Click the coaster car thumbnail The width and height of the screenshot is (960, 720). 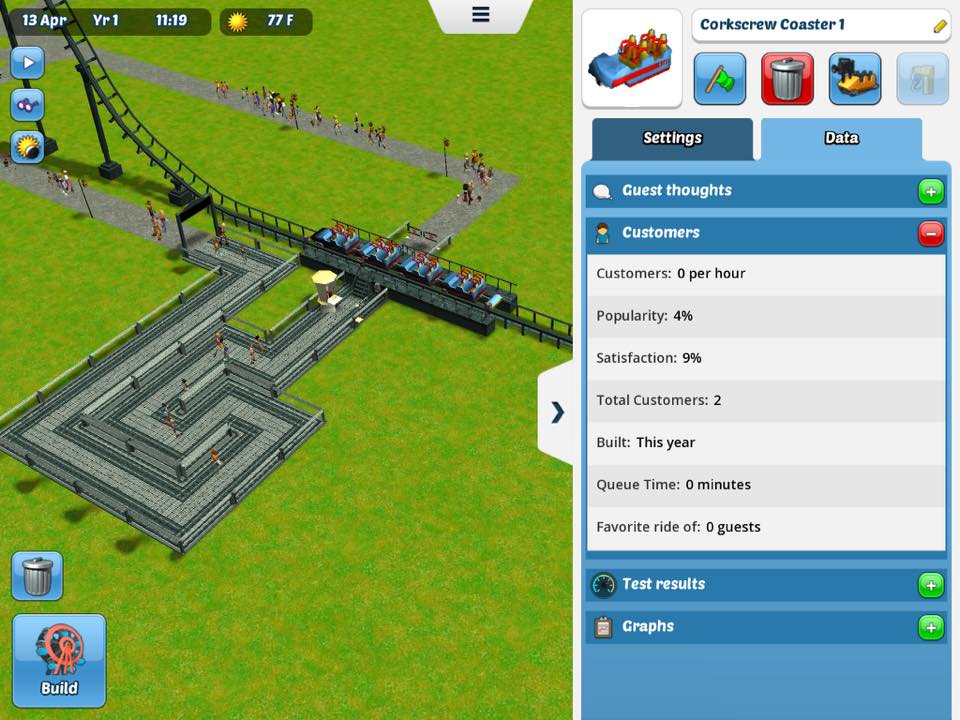tap(632, 59)
